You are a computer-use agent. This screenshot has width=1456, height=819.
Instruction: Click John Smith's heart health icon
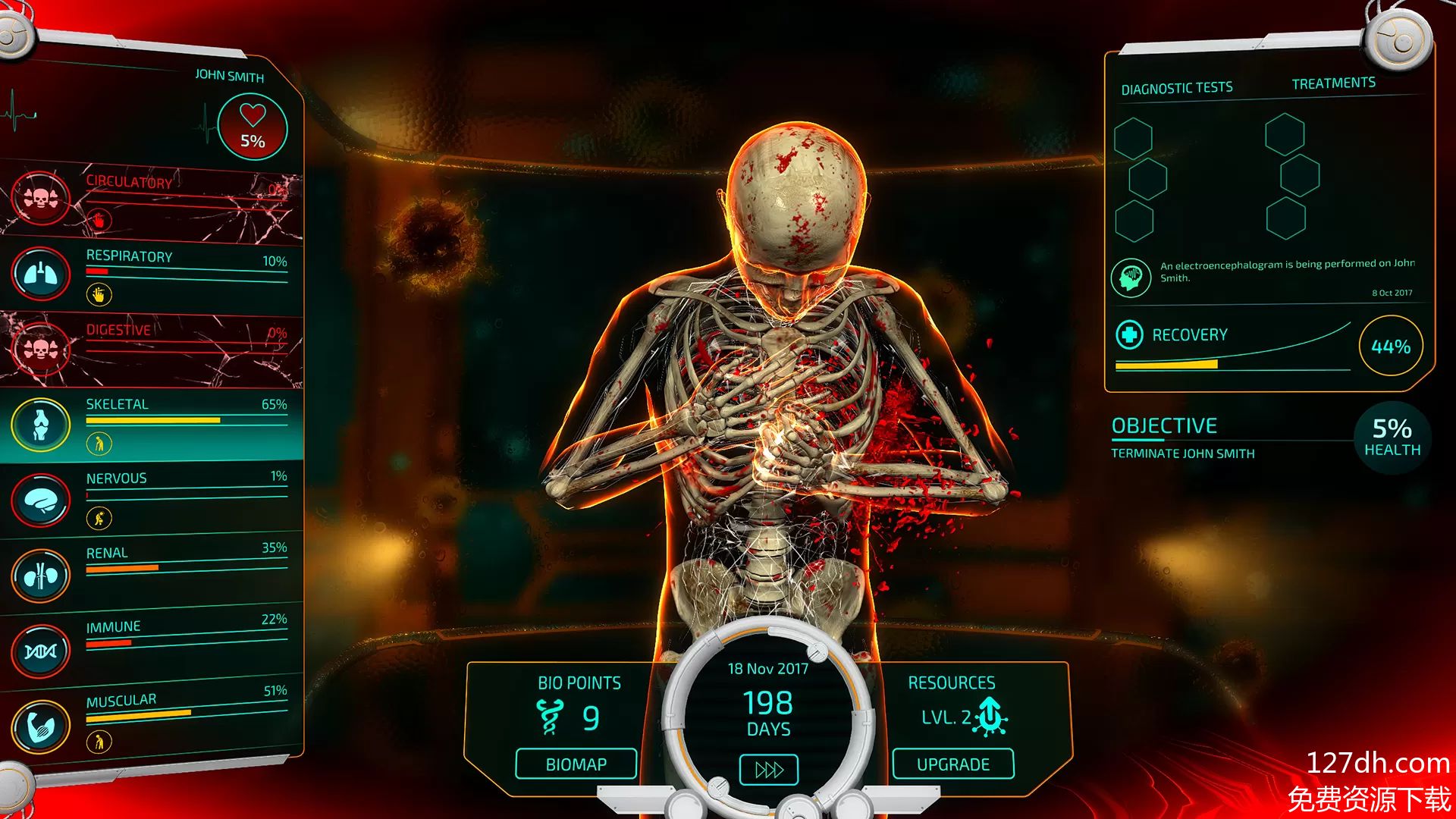pos(253,126)
